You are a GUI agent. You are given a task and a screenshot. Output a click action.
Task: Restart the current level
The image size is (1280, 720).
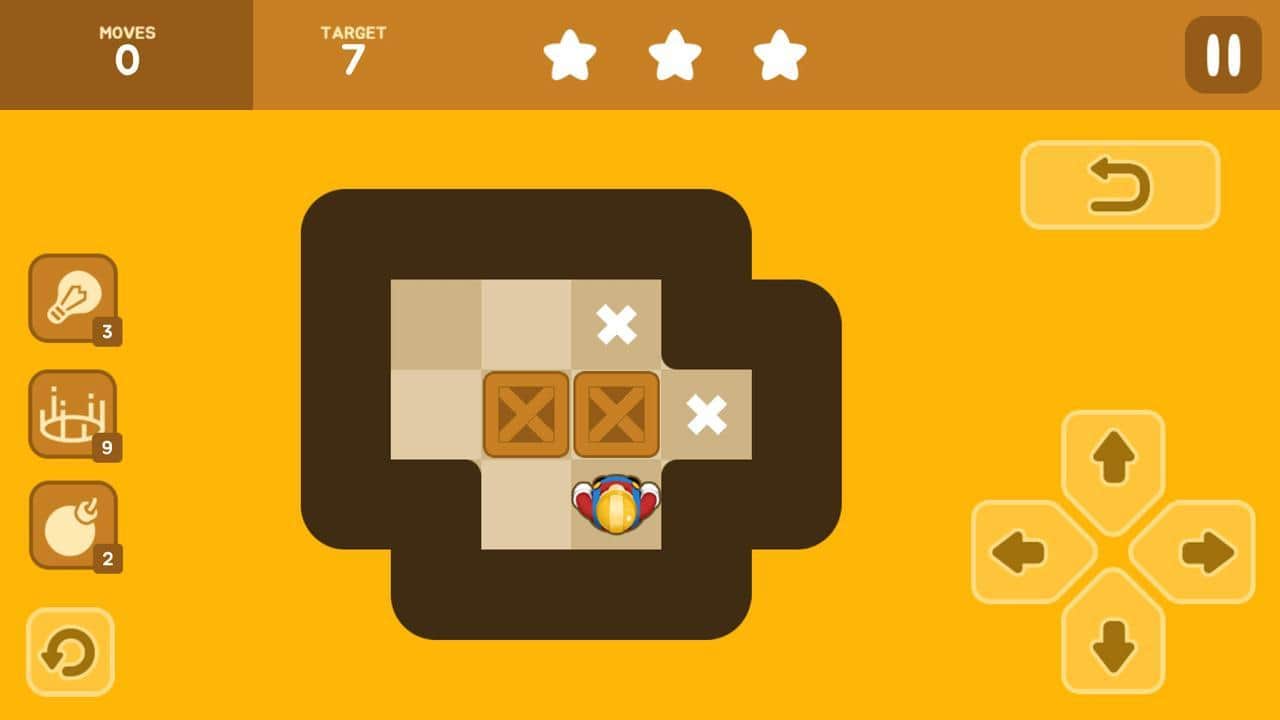tap(70, 652)
